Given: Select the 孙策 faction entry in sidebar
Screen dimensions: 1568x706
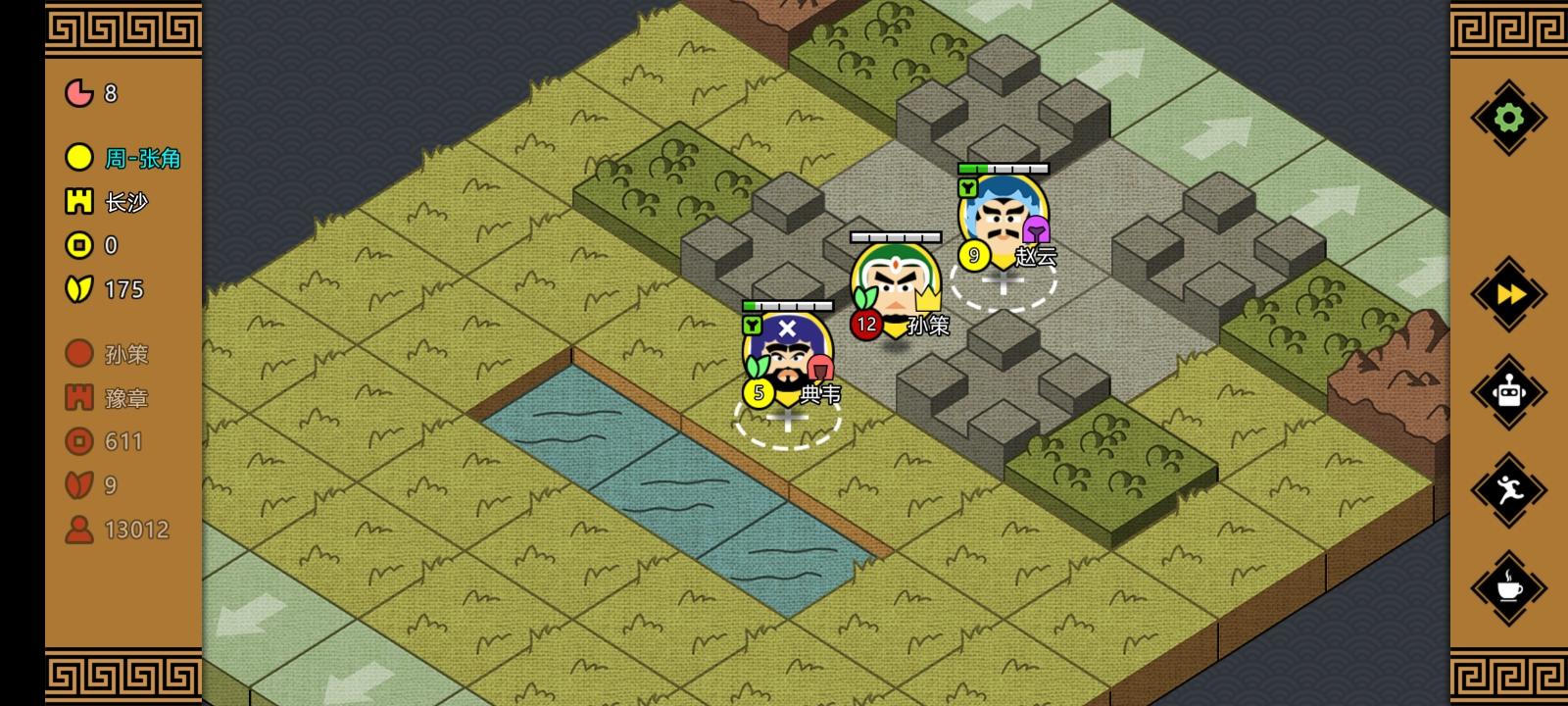Looking at the screenshot, I should [125, 353].
